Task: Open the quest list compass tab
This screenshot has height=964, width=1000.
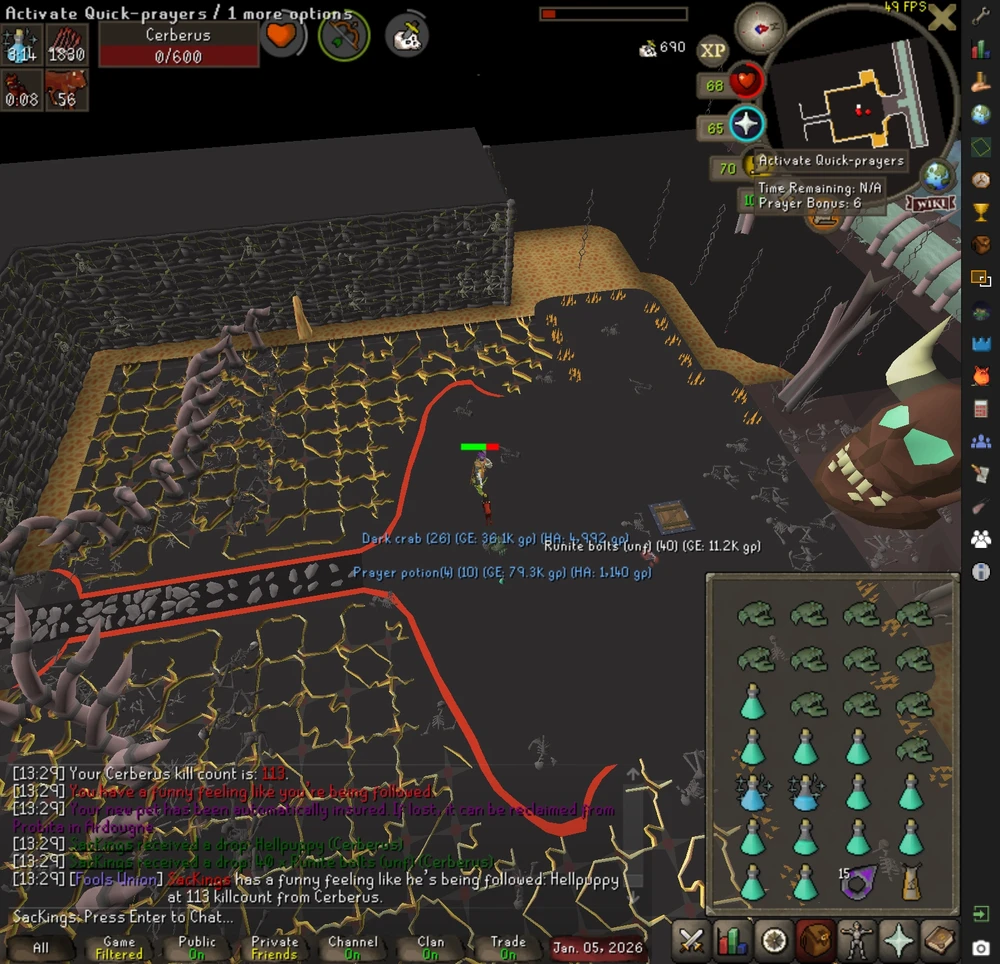Action: point(773,941)
